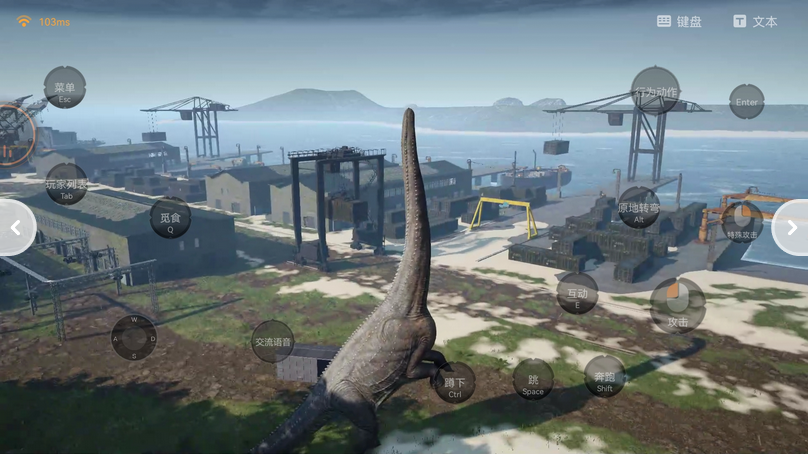This screenshot has height=454, width=808.
Task: Open the 菜单 (Esc) menu button
Action: [x=65, y=89]
